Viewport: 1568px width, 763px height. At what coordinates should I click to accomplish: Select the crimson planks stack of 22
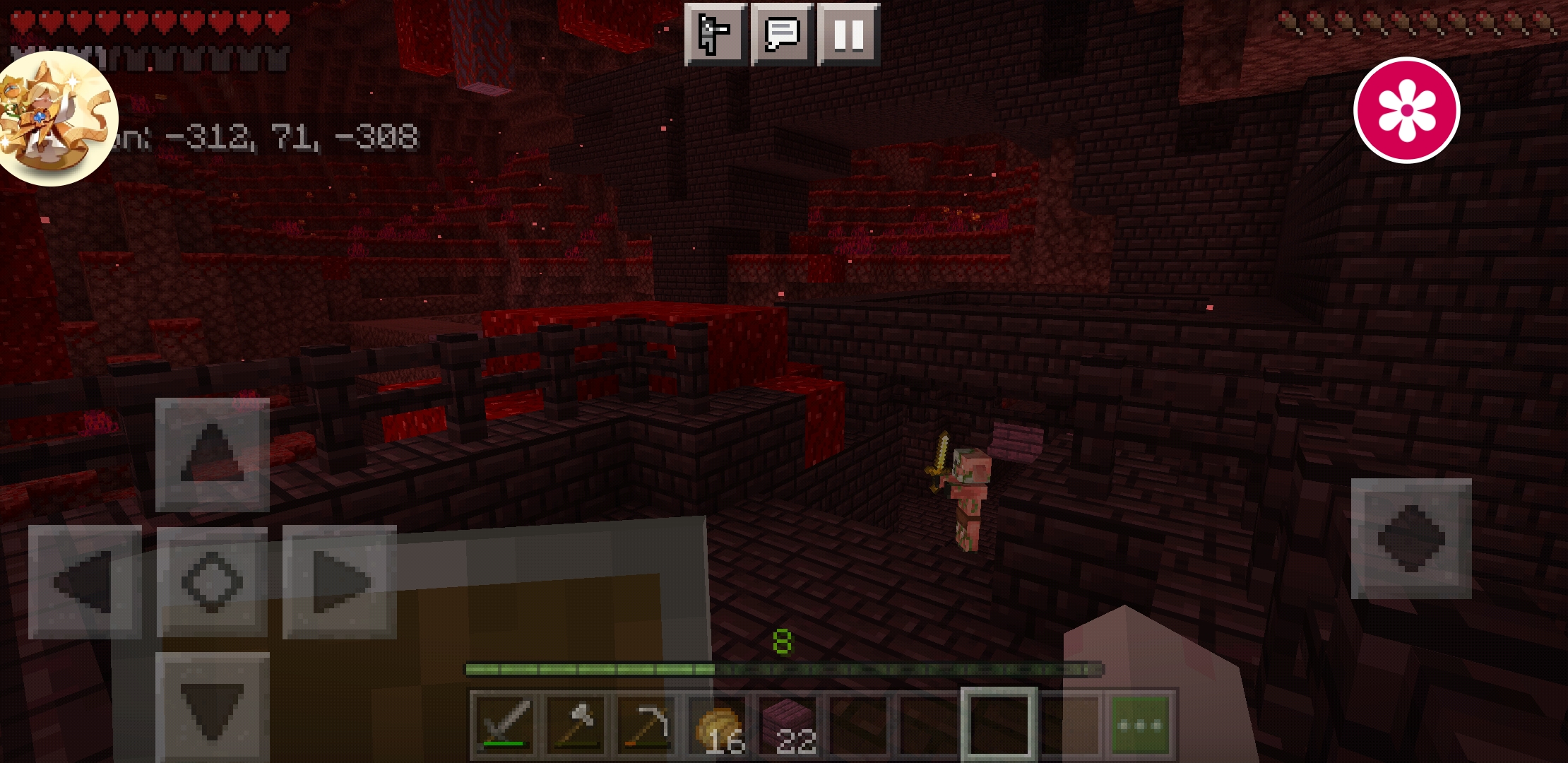[x=788, y=725]
